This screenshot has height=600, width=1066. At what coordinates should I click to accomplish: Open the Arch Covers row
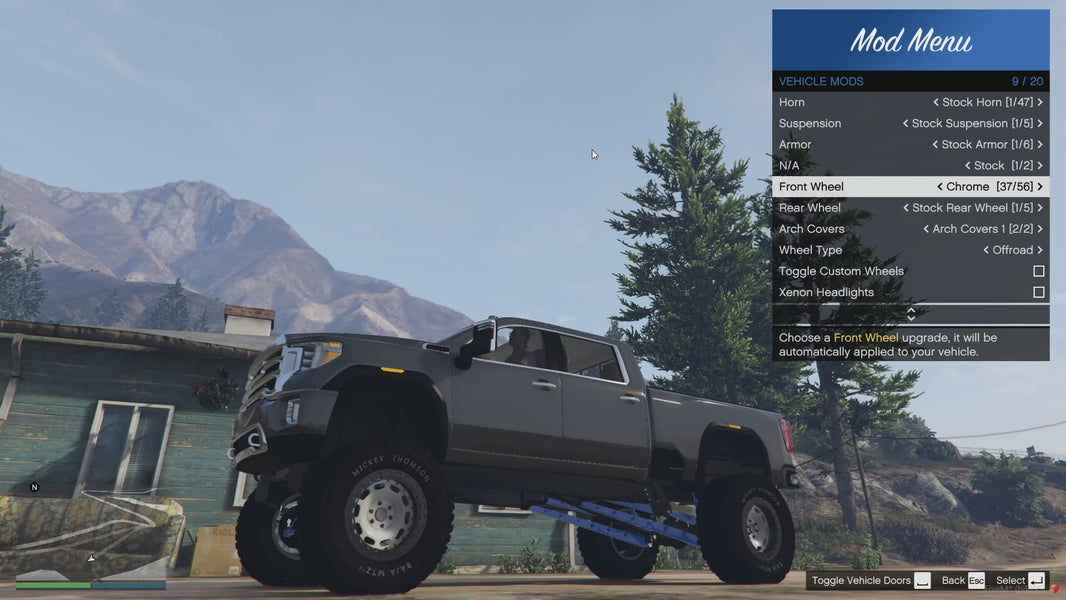(910, 229)
